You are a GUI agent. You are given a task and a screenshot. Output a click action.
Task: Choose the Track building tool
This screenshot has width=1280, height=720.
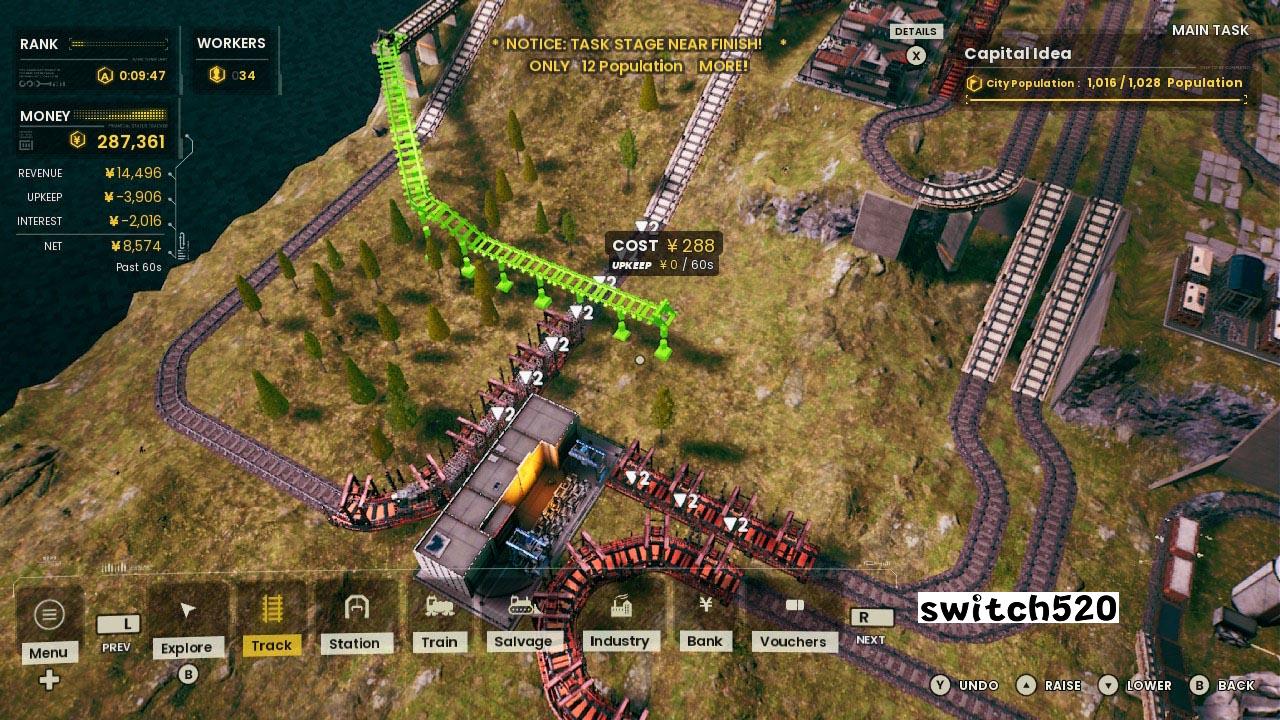tap(271, 620)
